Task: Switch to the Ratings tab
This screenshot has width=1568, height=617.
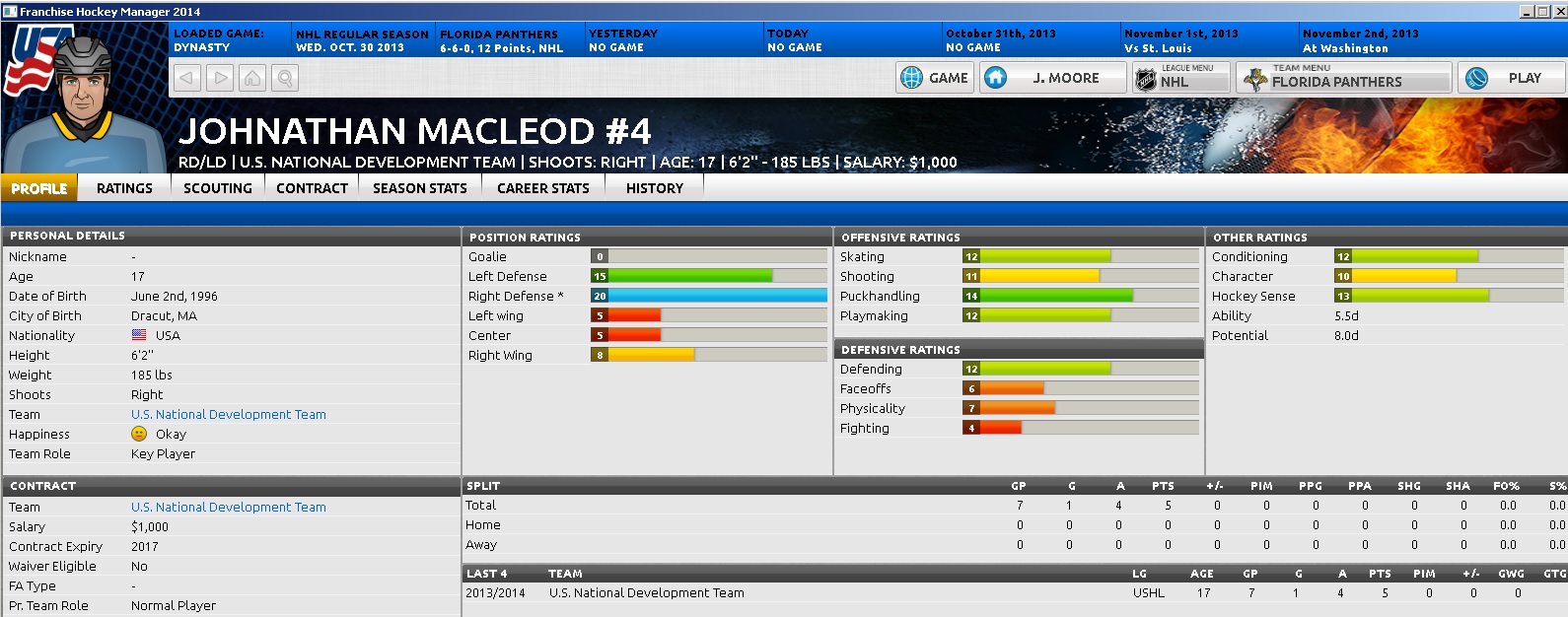Action: [x=124, y=188]
